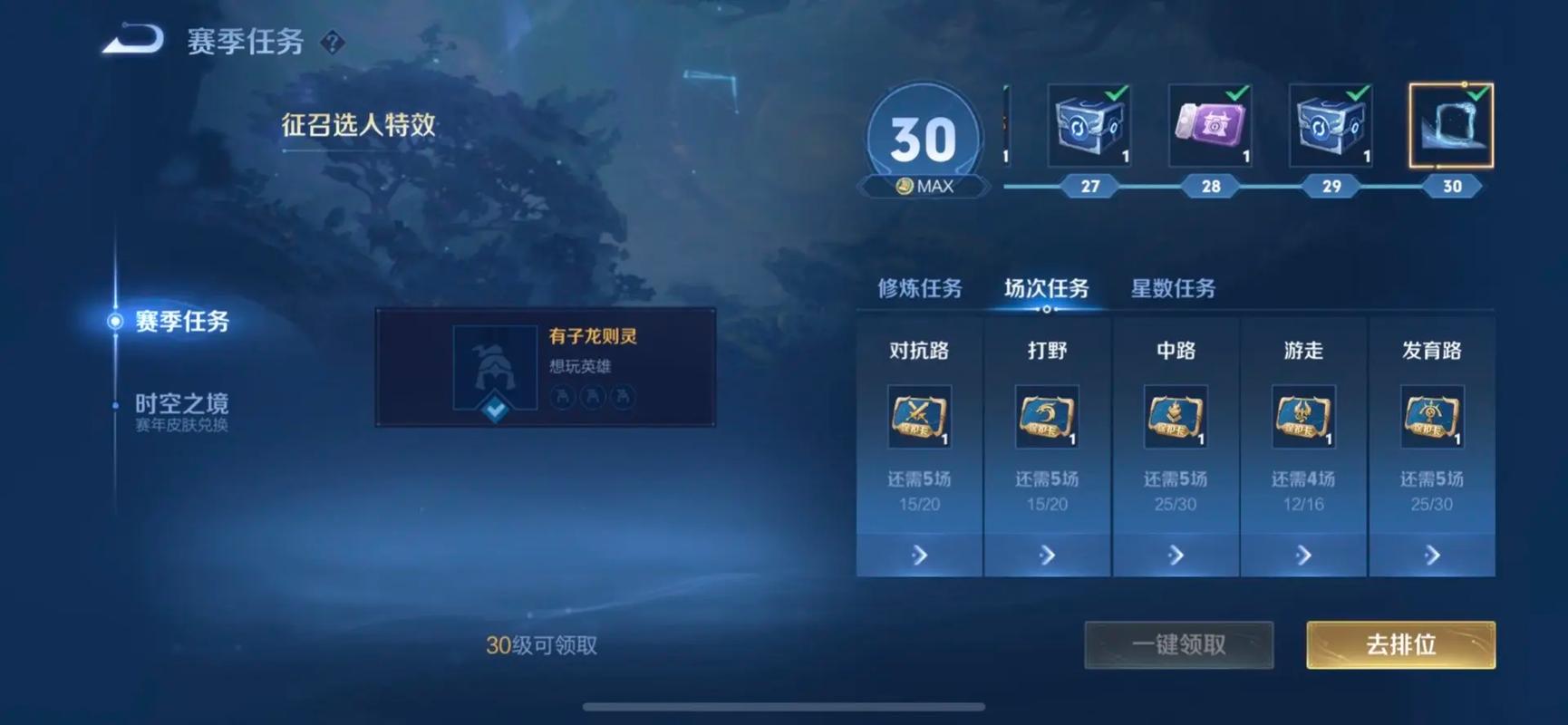Select the level 27 chest reward
Screen dimensions: 1568x725
click(1088, 127)
